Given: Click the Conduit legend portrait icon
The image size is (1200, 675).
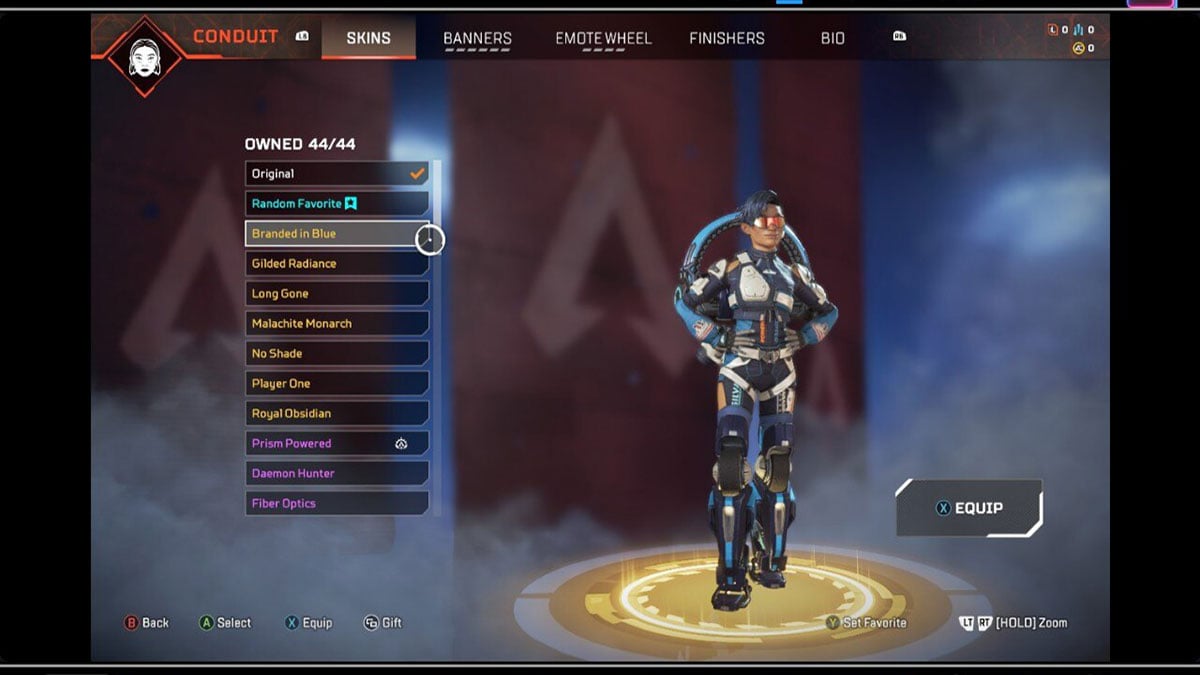Looking at the screenshot, I should pyautogui.click(x=145, y=56).
